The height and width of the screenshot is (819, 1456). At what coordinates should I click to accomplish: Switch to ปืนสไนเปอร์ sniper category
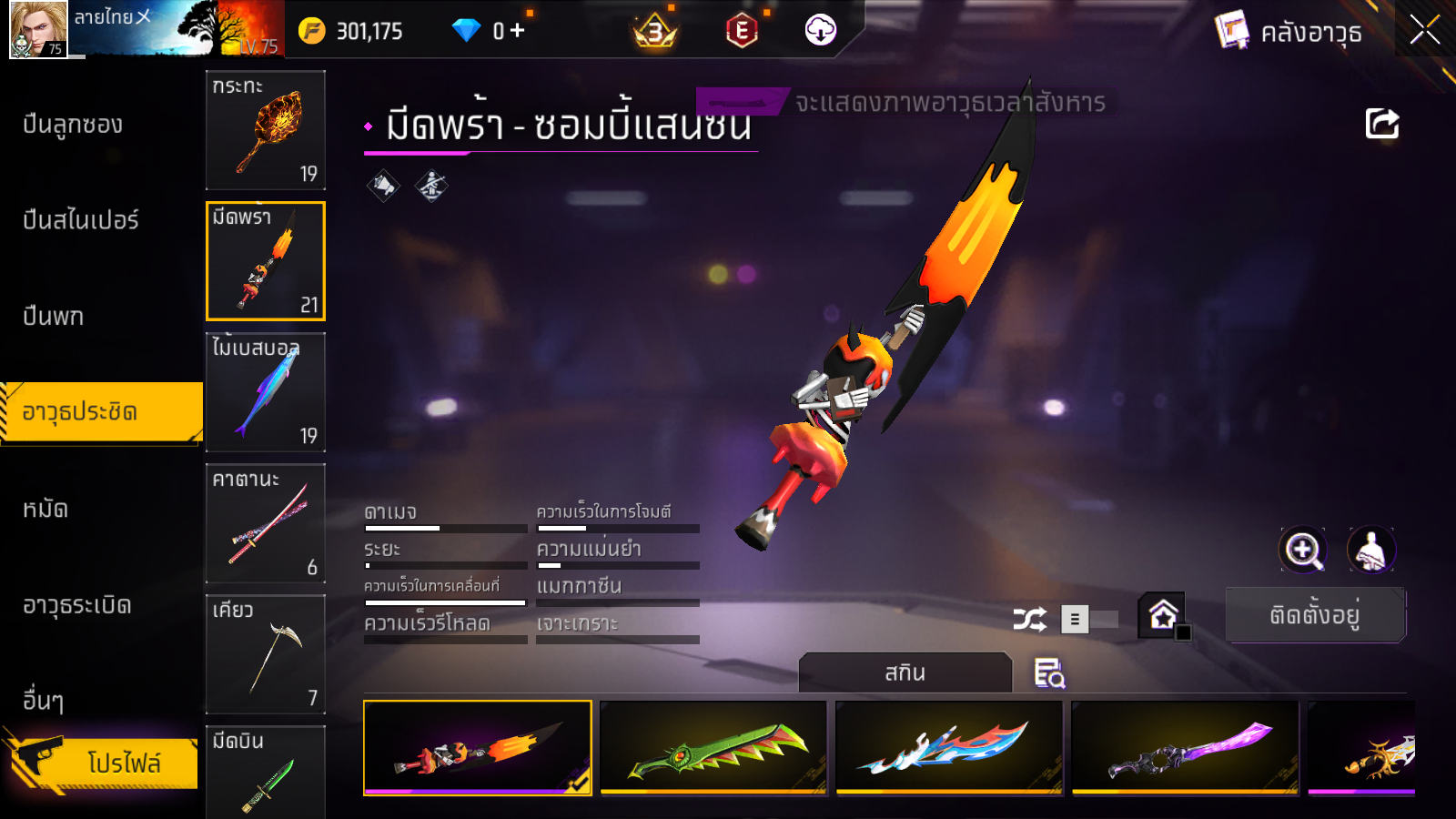[81, 220]
